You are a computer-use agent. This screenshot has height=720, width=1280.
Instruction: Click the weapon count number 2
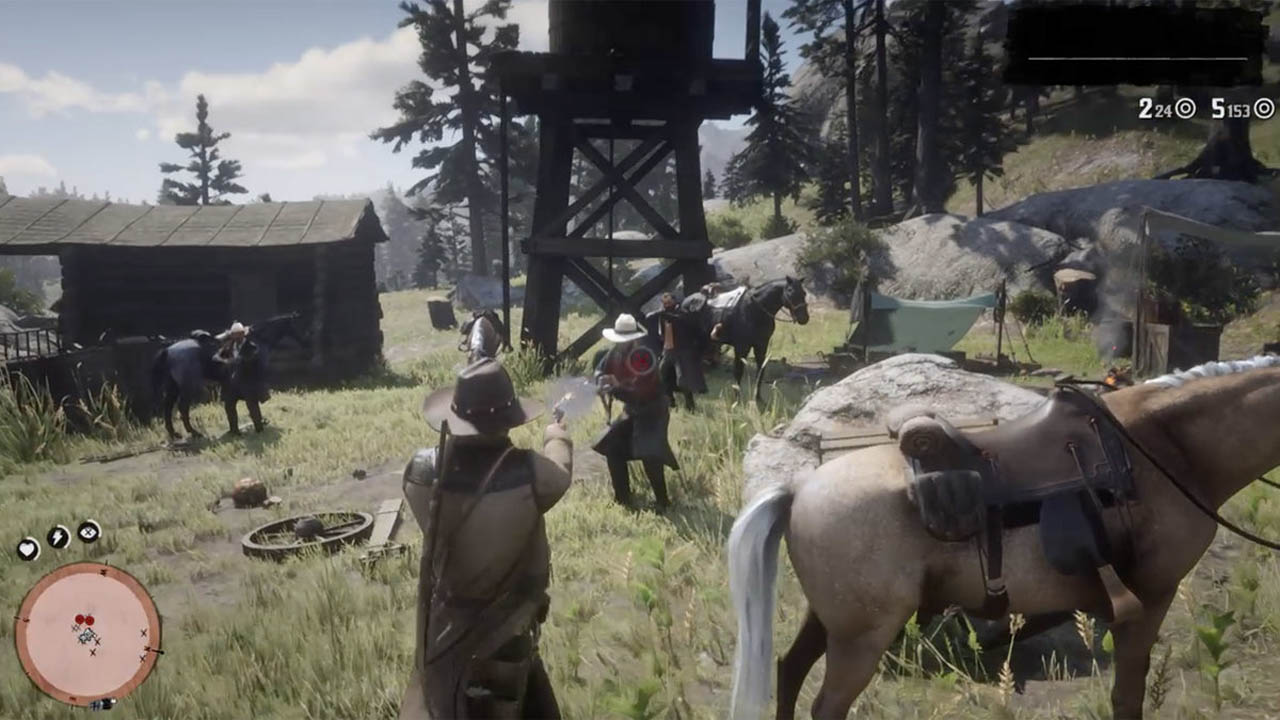1145,107
